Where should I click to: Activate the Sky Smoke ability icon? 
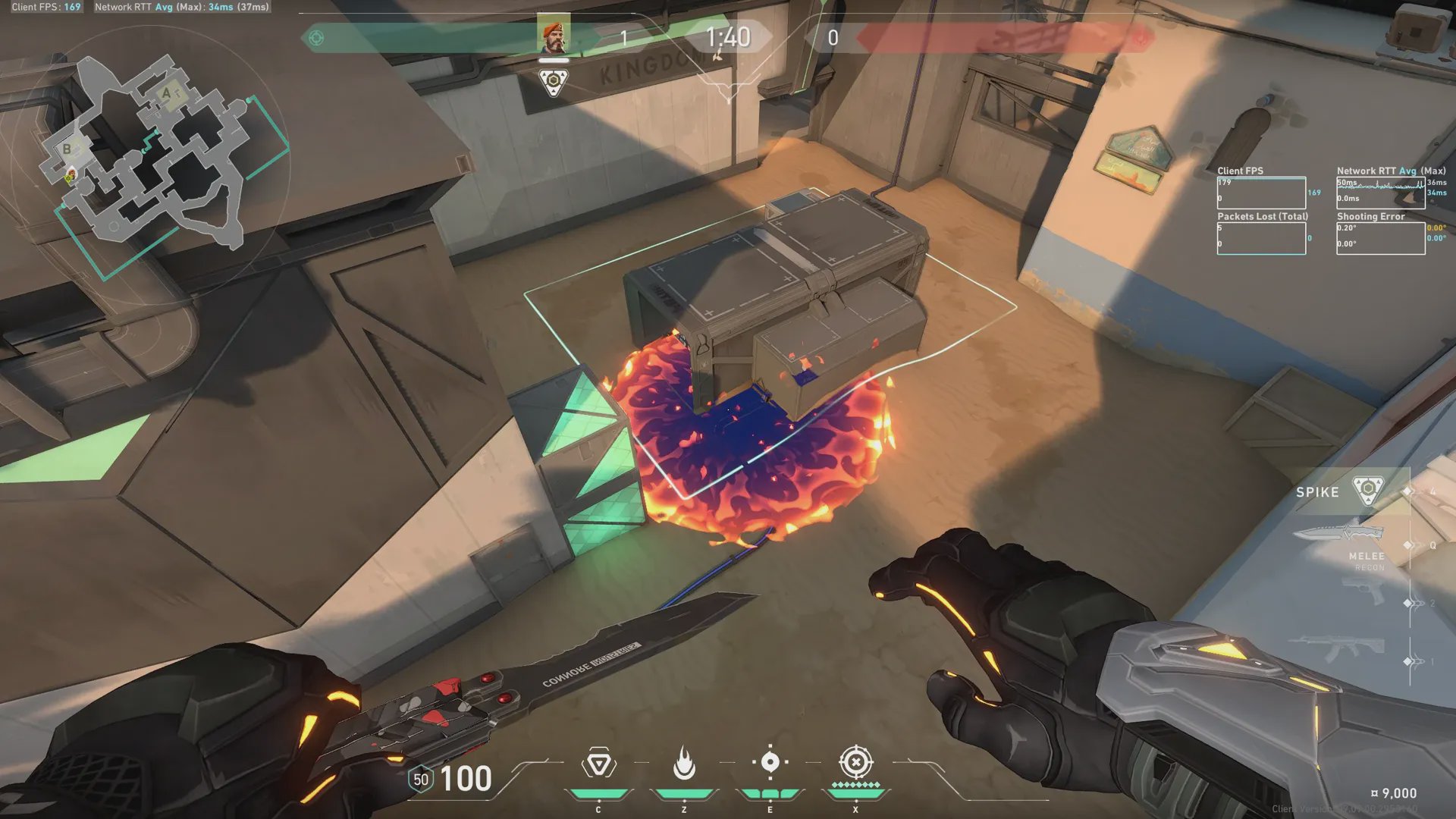[x=770, y=763]
